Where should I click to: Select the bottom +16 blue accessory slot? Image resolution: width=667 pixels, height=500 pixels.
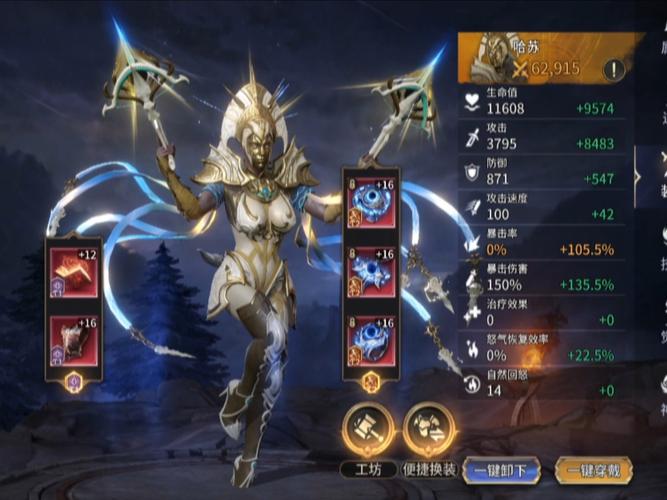coord(371,340)
